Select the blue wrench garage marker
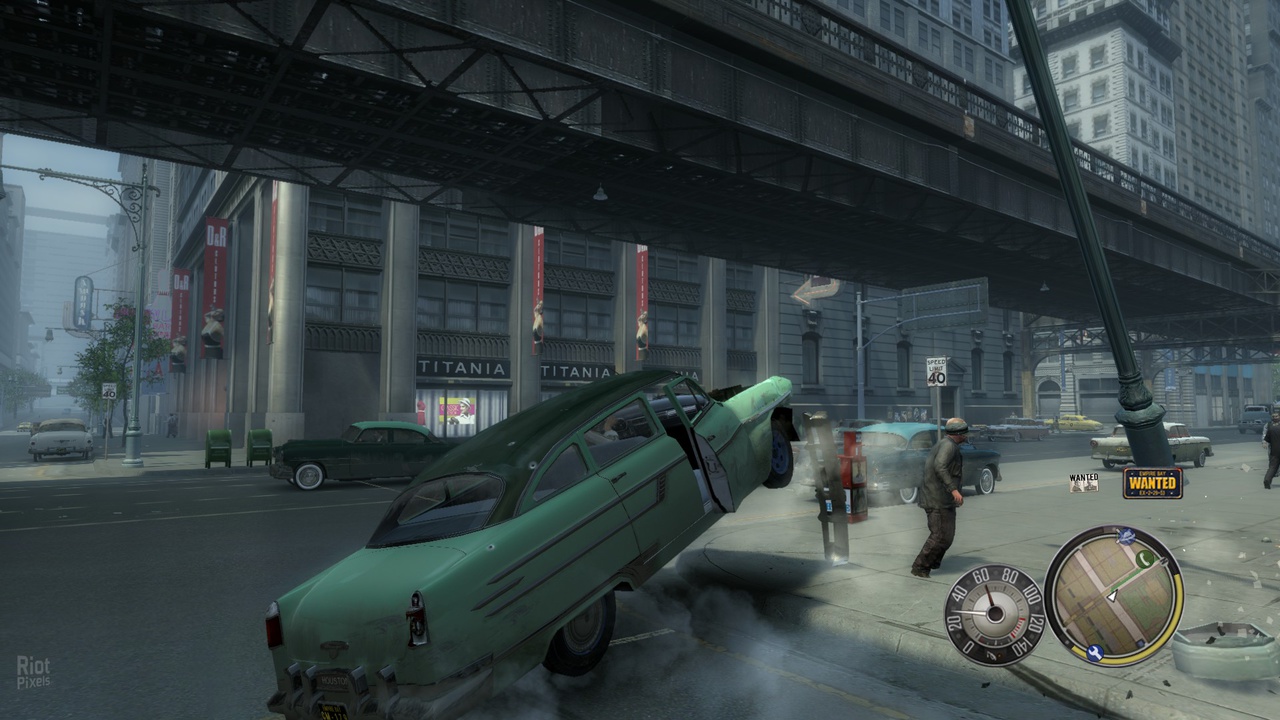1280x720 pixels. point(1093,654)
